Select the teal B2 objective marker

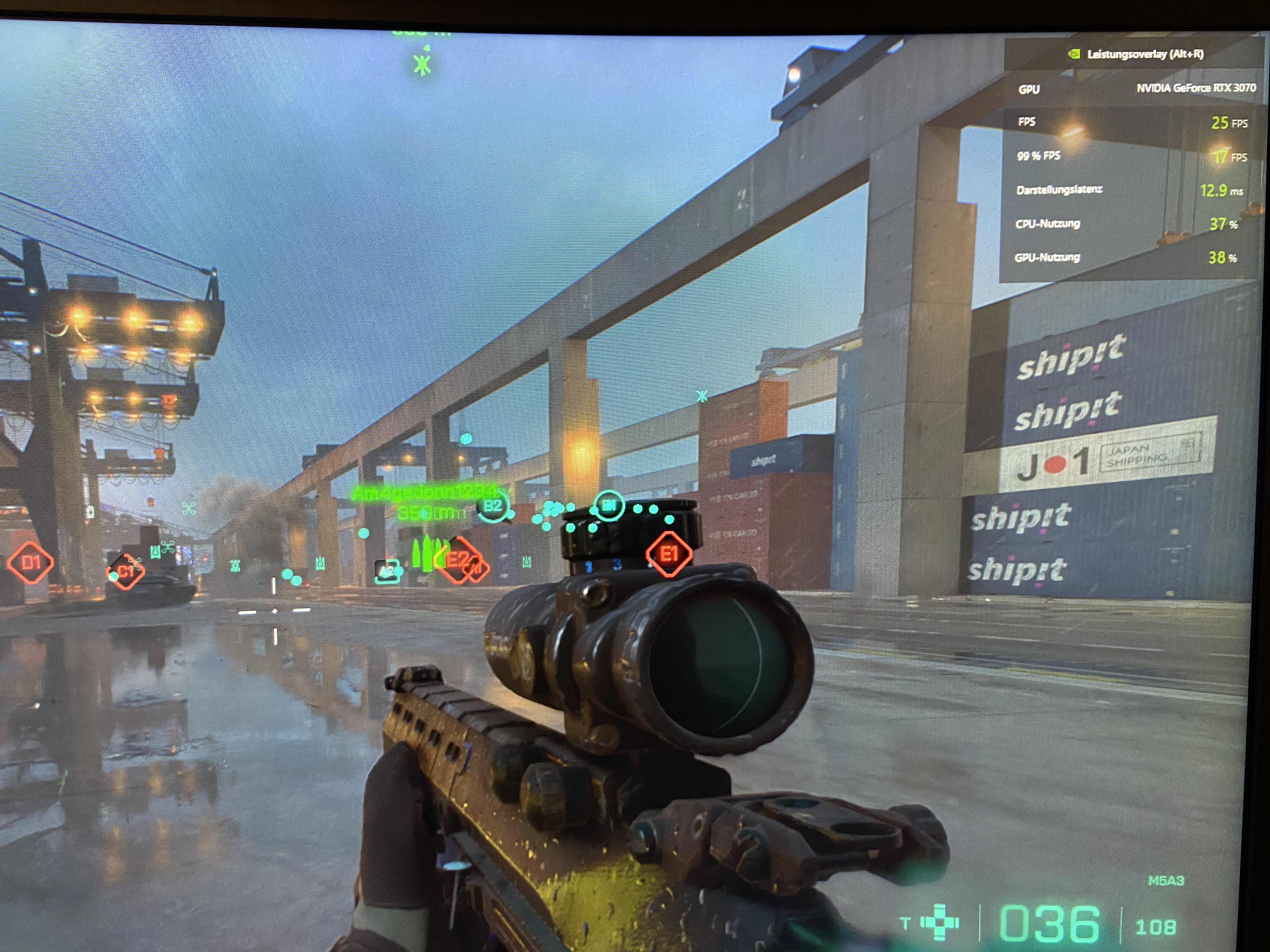tap(493, 506)
